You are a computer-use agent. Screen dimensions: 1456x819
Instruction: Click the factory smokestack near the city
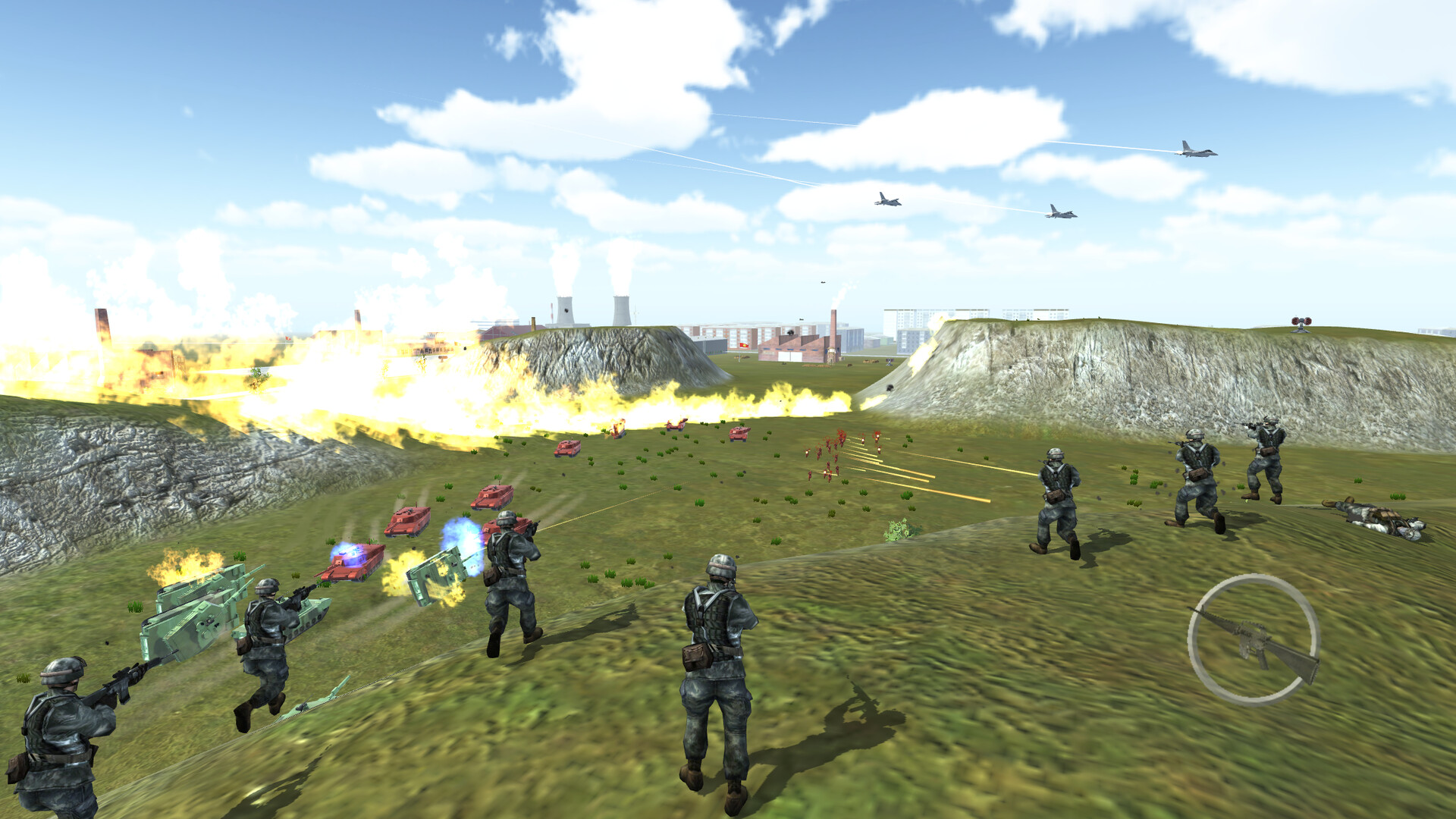coord(832,325)
